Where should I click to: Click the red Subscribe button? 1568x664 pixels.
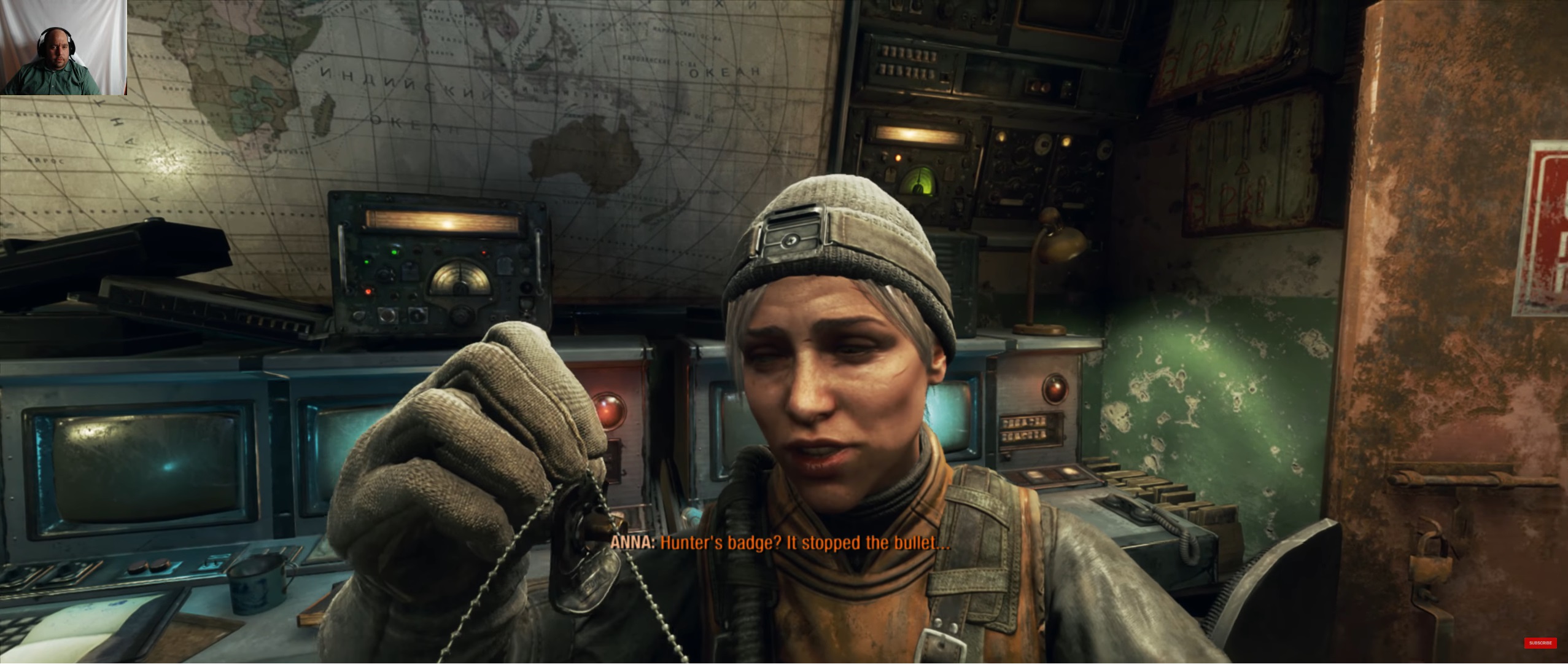coord(1540,643)
